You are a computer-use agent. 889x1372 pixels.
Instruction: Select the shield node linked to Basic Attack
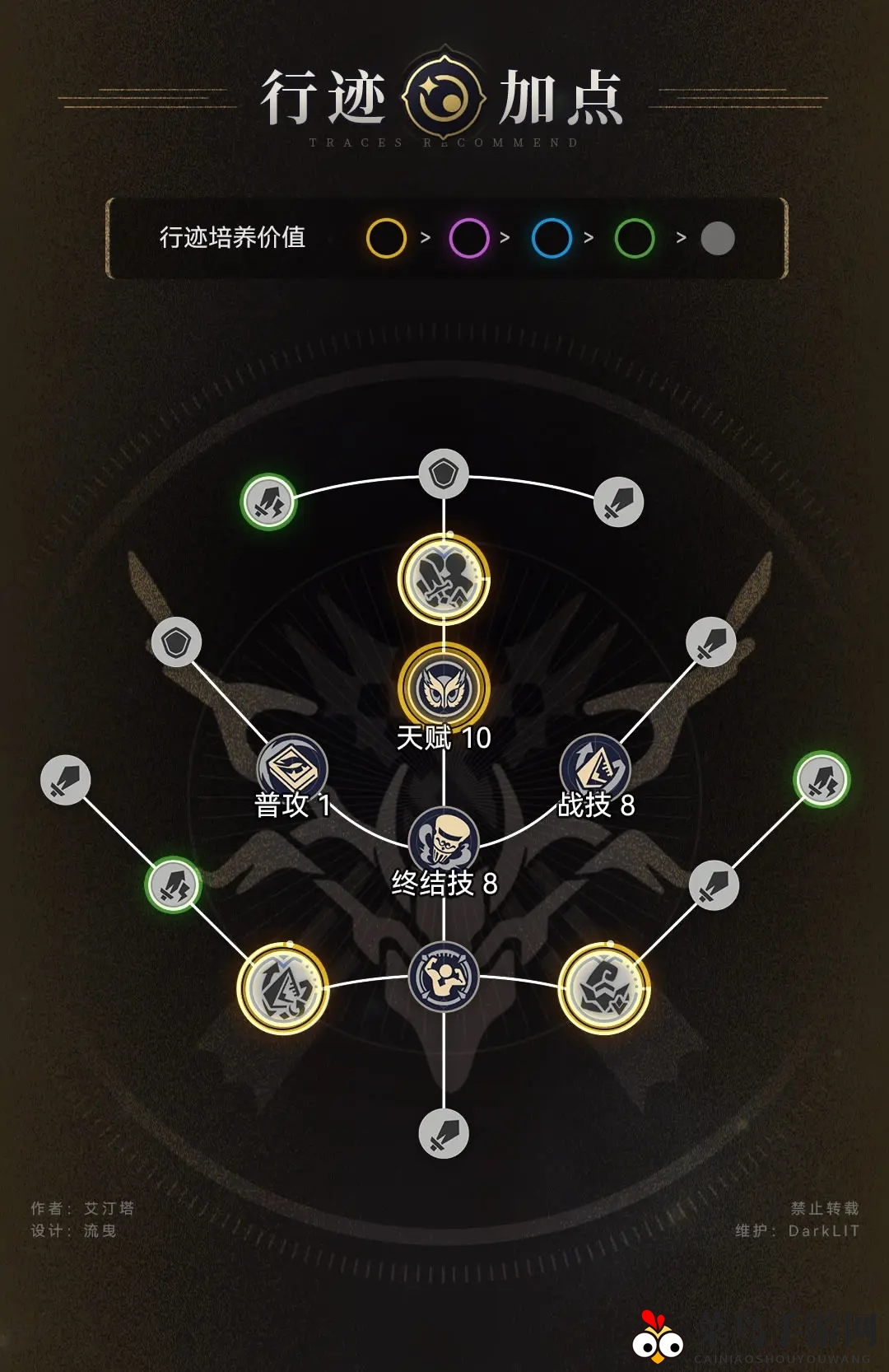pos(176,642)
